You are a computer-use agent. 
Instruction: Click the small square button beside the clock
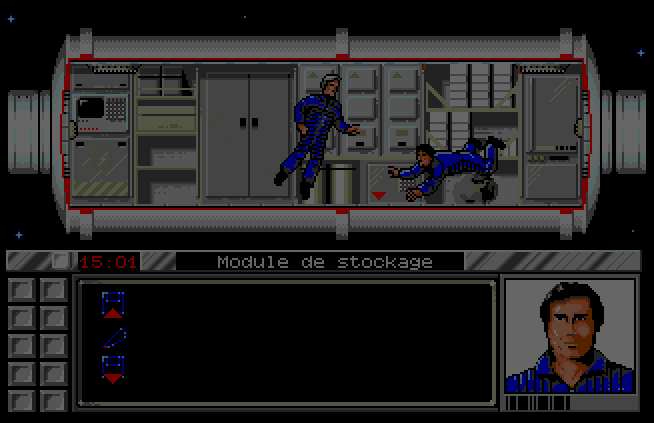click(x=62, y=261)
